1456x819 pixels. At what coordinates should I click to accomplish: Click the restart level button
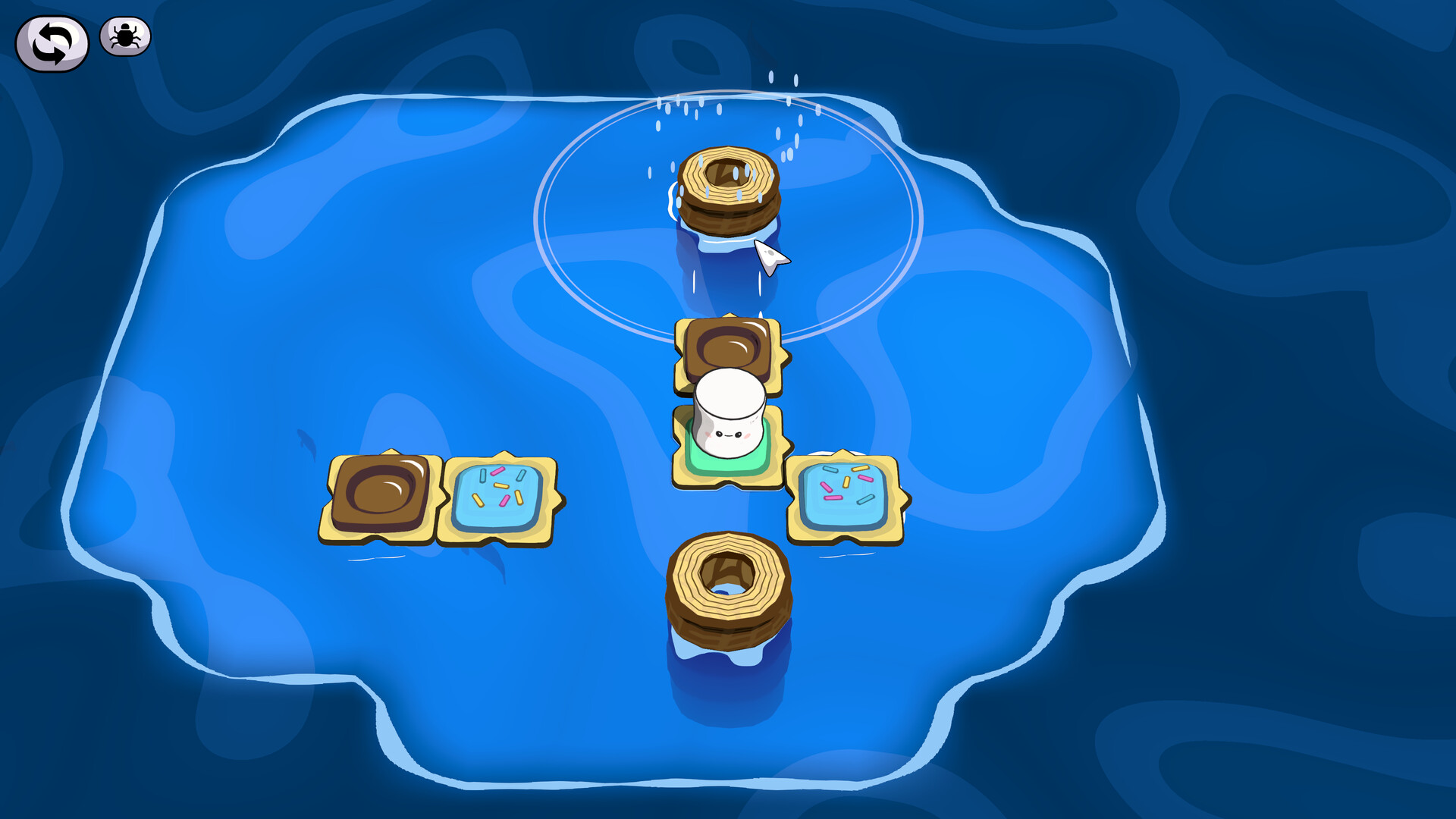51,36
